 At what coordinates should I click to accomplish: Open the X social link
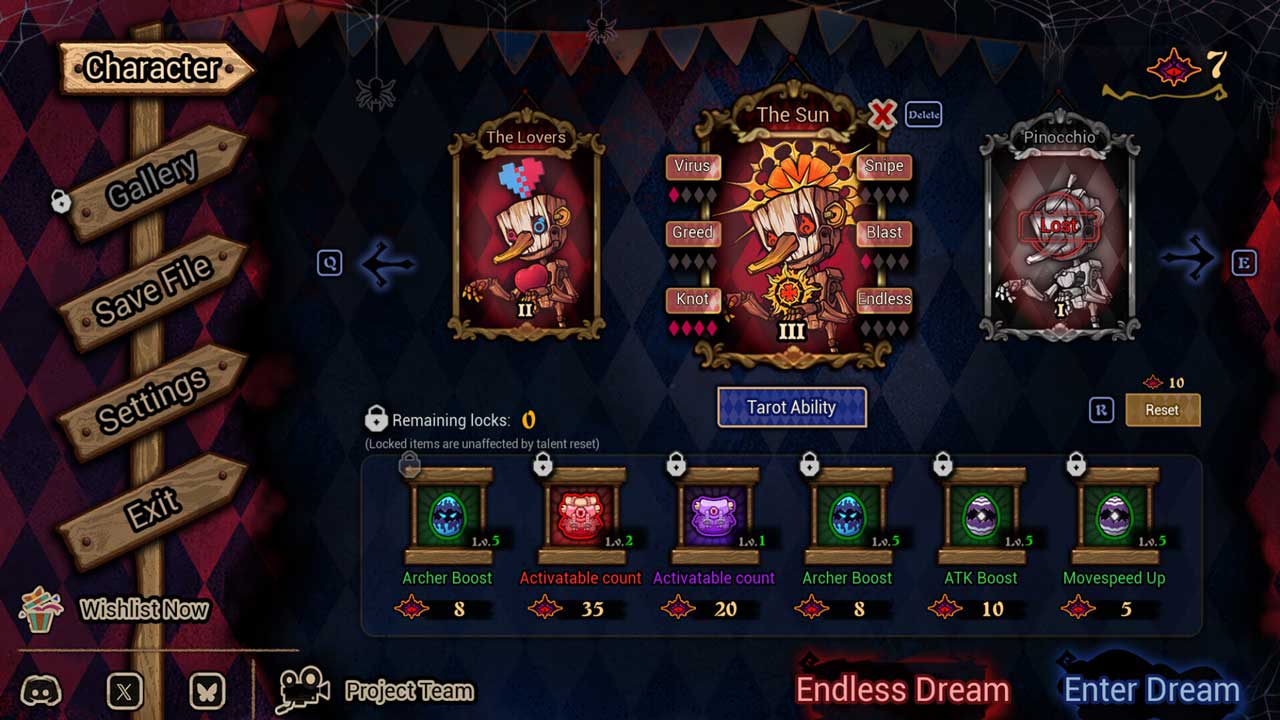124,690
